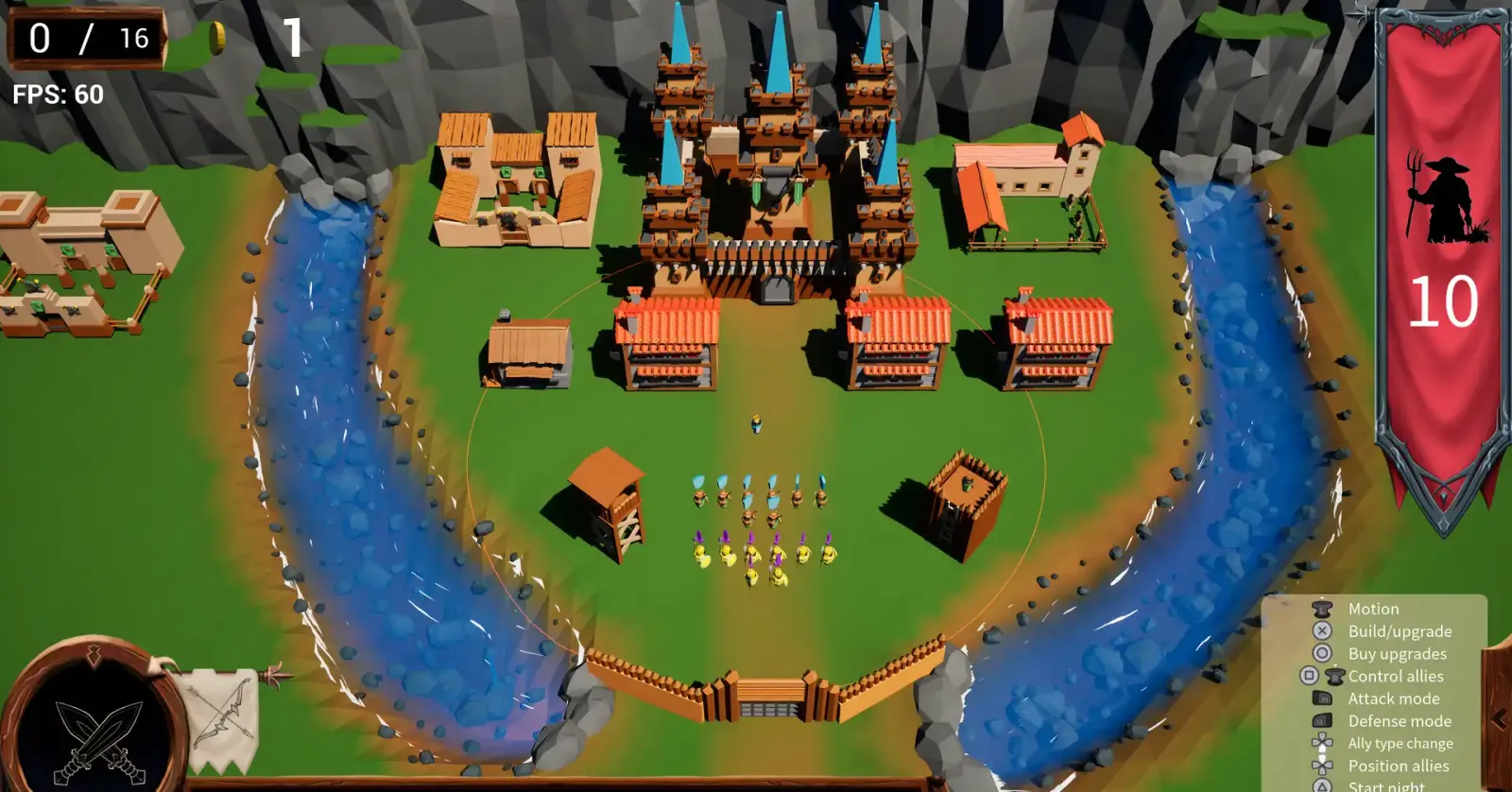Click the gold coin counter icon
The width and height of the screenshot is (1512, 792).
[218, 40]
